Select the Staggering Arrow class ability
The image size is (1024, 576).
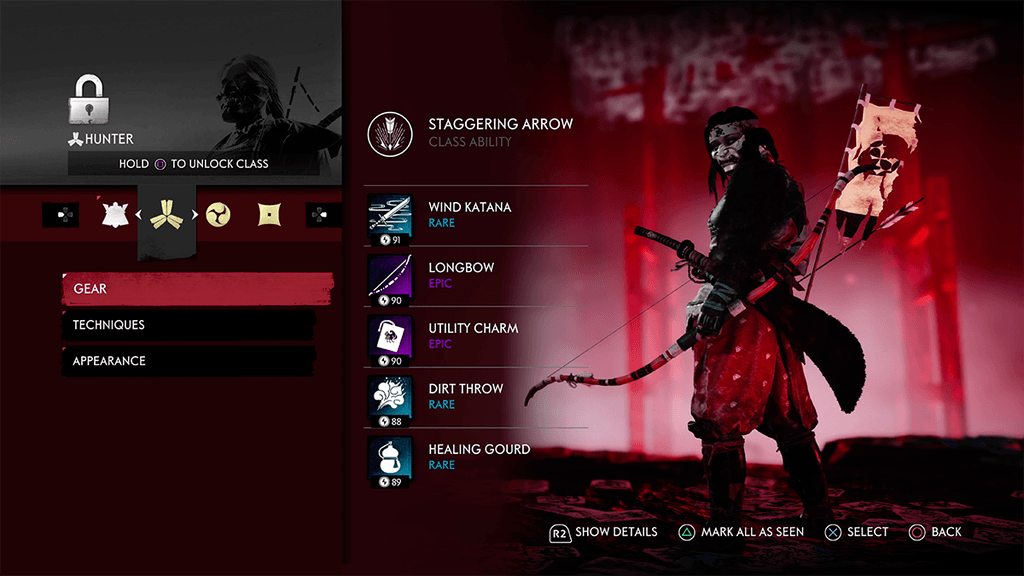pyautogui.click(x=476, y=133)
